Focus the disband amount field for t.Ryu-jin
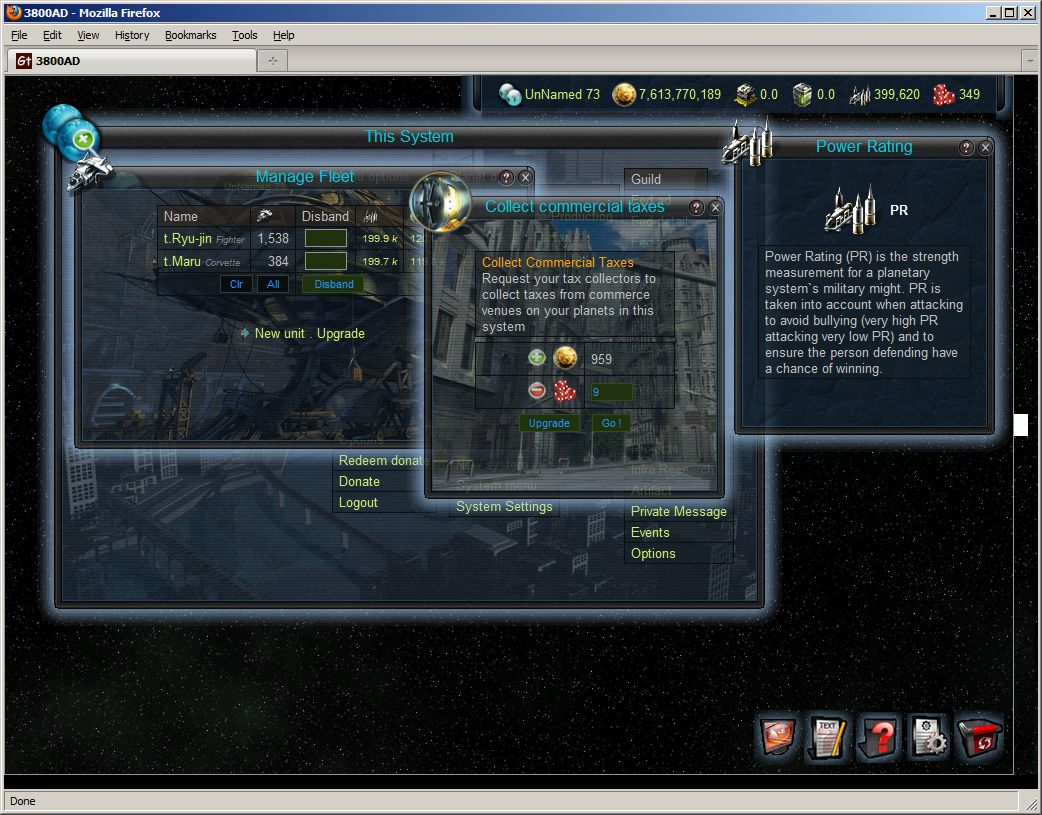The height and width of the screenshot is (815, 1042). [x=326, y=239]
